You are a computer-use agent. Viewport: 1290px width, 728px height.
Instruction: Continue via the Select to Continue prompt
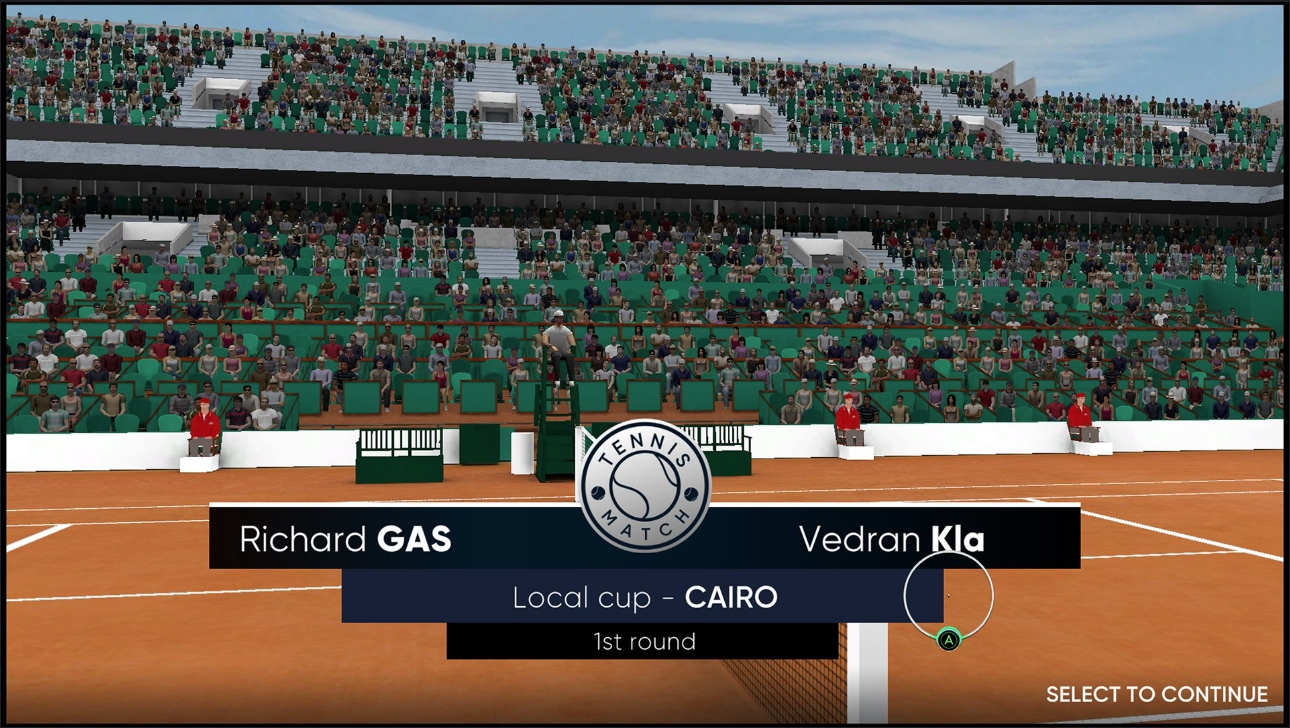1156,694
